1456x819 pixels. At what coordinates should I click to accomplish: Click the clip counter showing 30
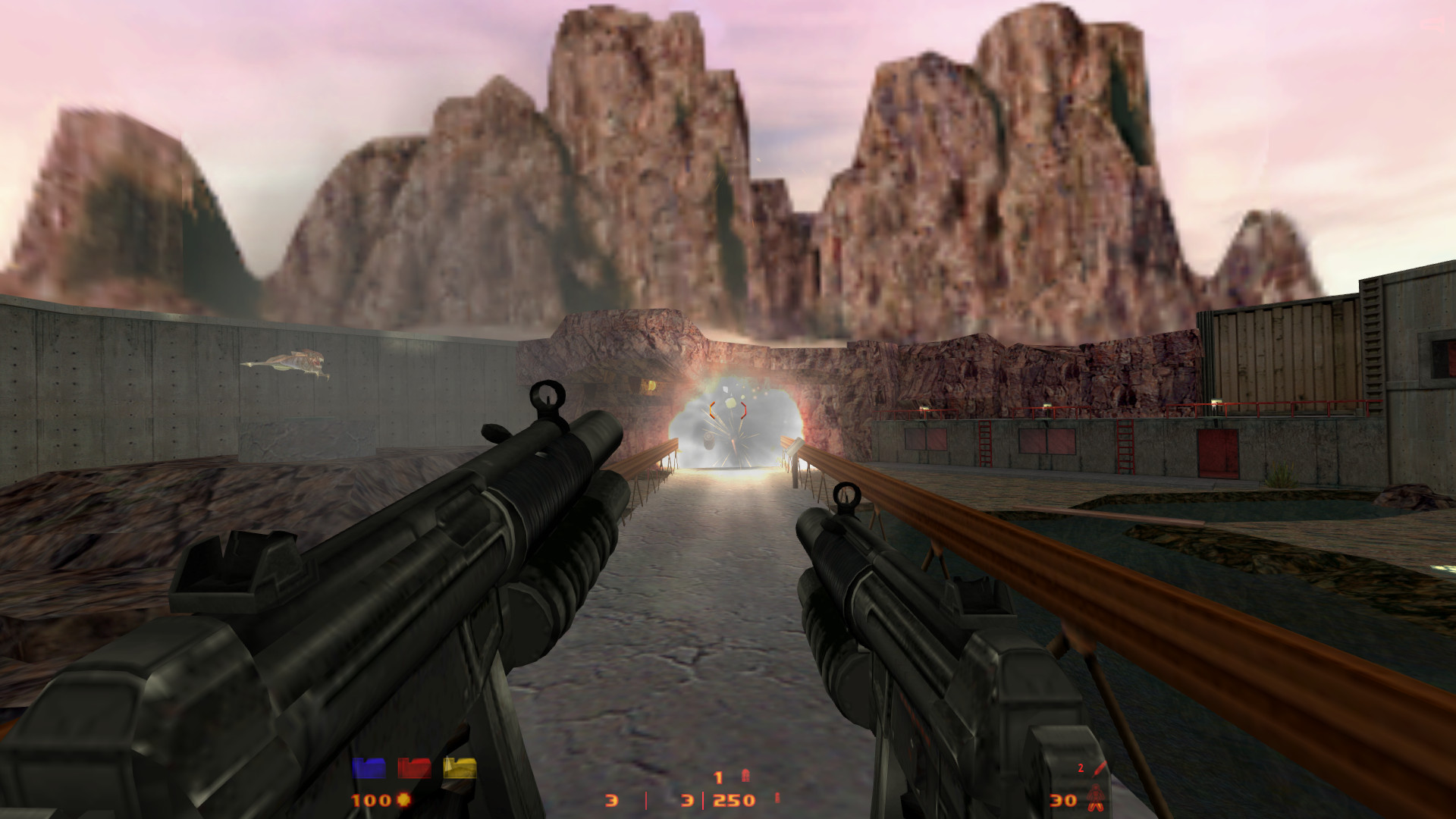point(1062,800)
